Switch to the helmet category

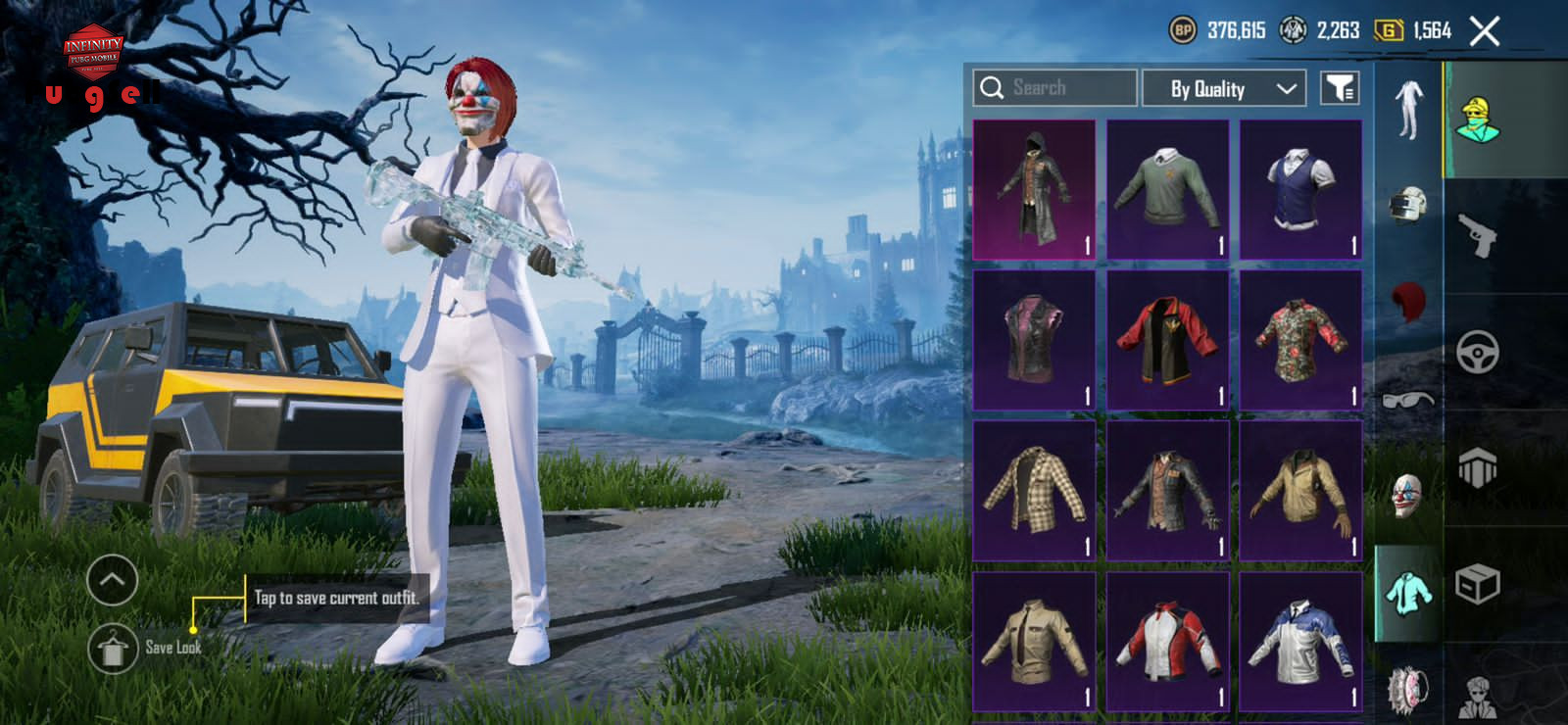(1407, 205)
